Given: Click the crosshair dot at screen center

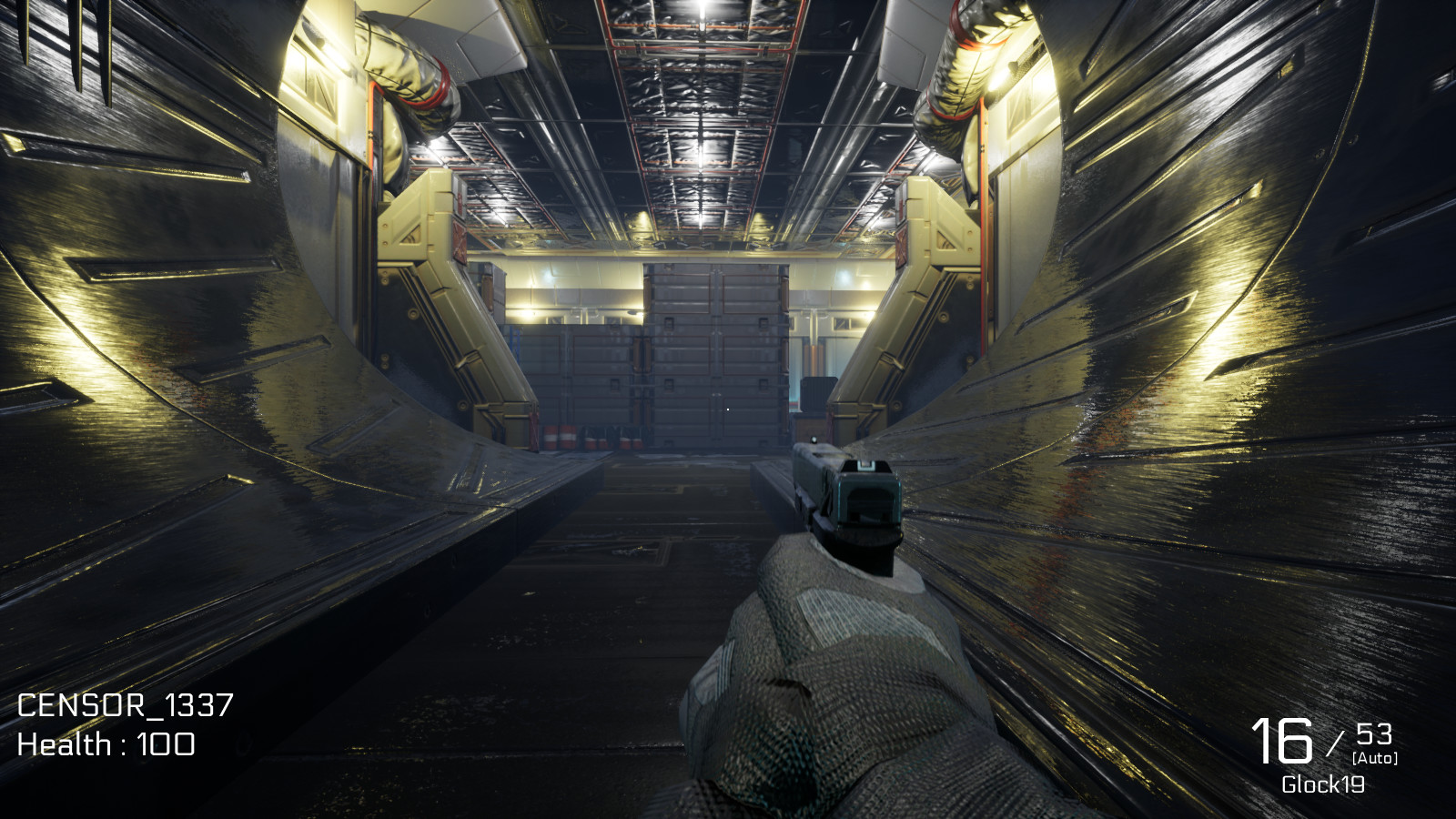Looking at the screenshot, I should [x=728, y=409].
